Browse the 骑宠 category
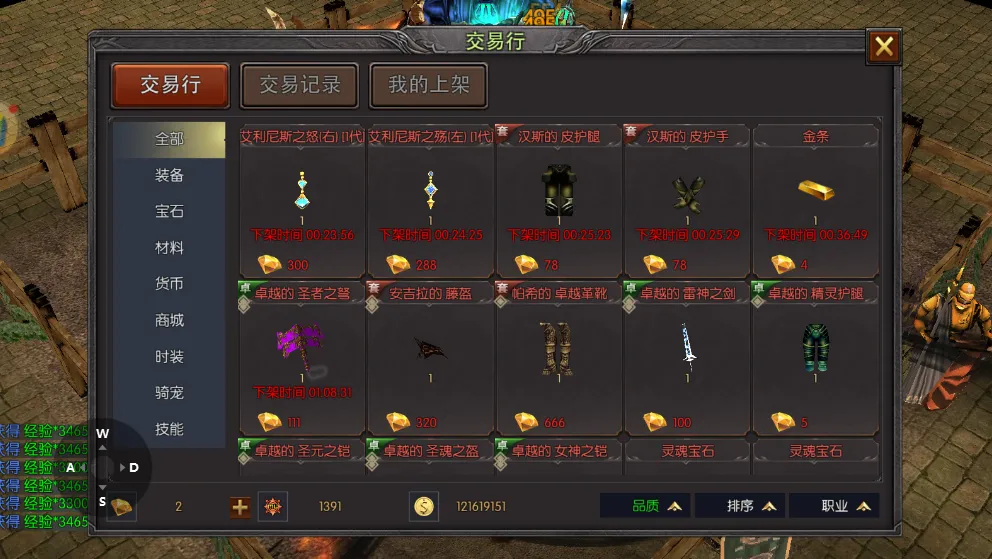The width and height of the screenshot is (992, 559). (169, 393)
